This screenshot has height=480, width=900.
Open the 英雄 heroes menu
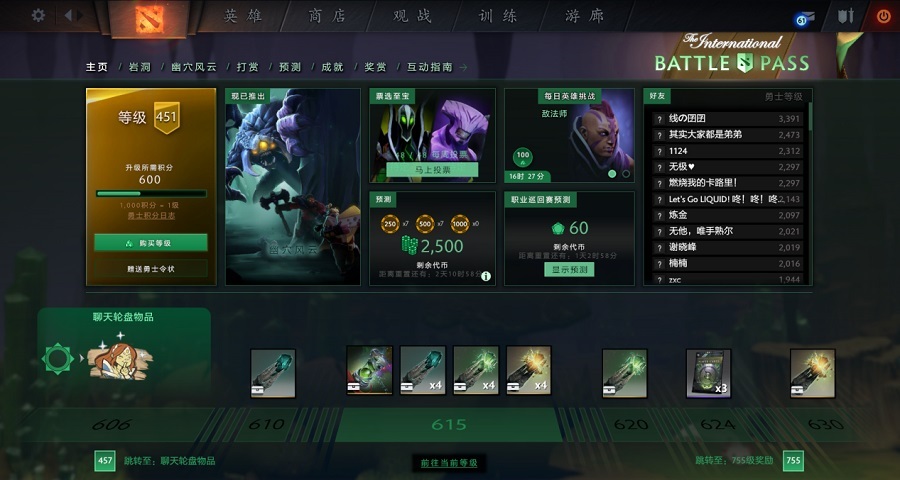244,16
